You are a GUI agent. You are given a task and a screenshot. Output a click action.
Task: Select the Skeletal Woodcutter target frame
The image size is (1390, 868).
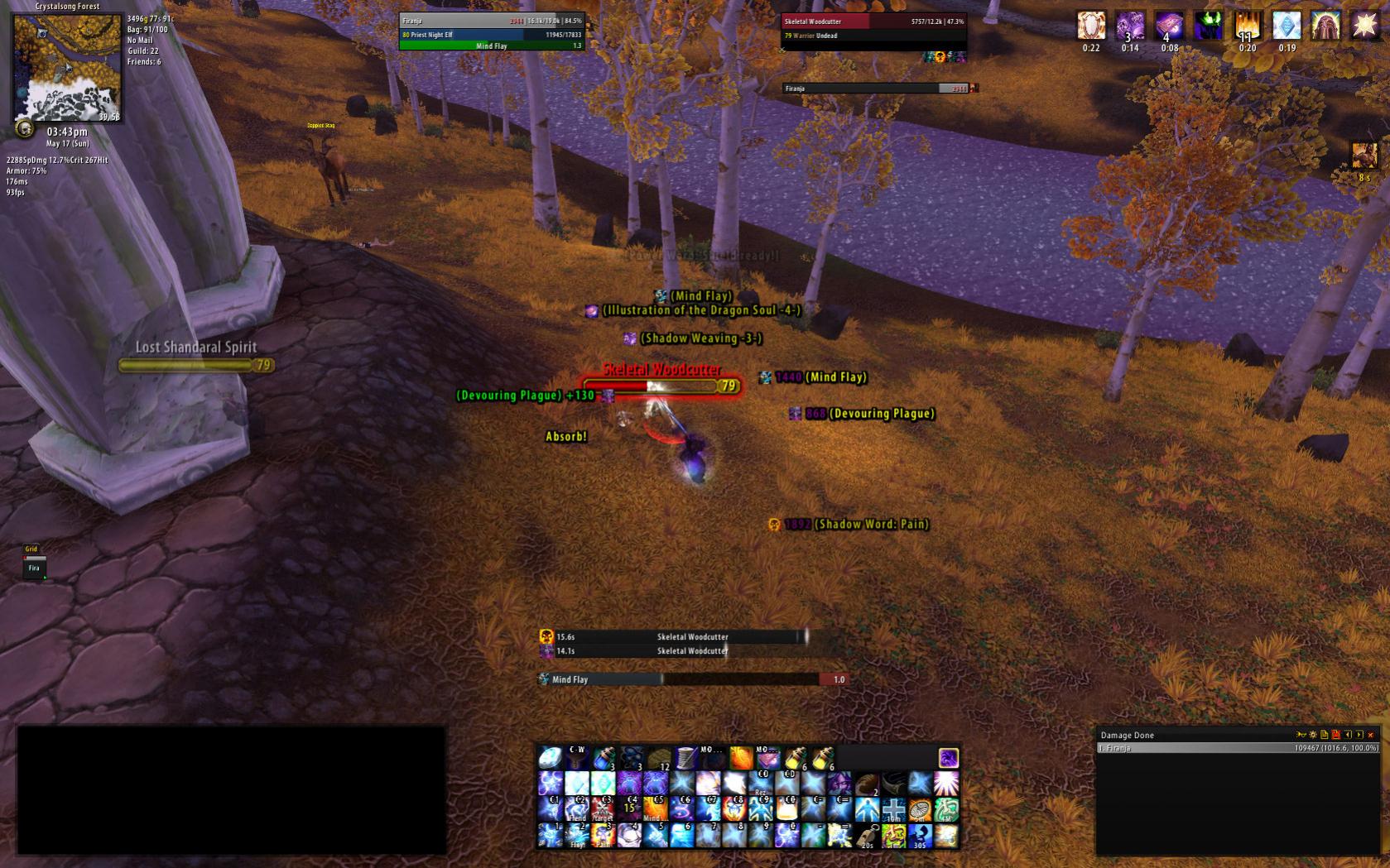(873, 27)
